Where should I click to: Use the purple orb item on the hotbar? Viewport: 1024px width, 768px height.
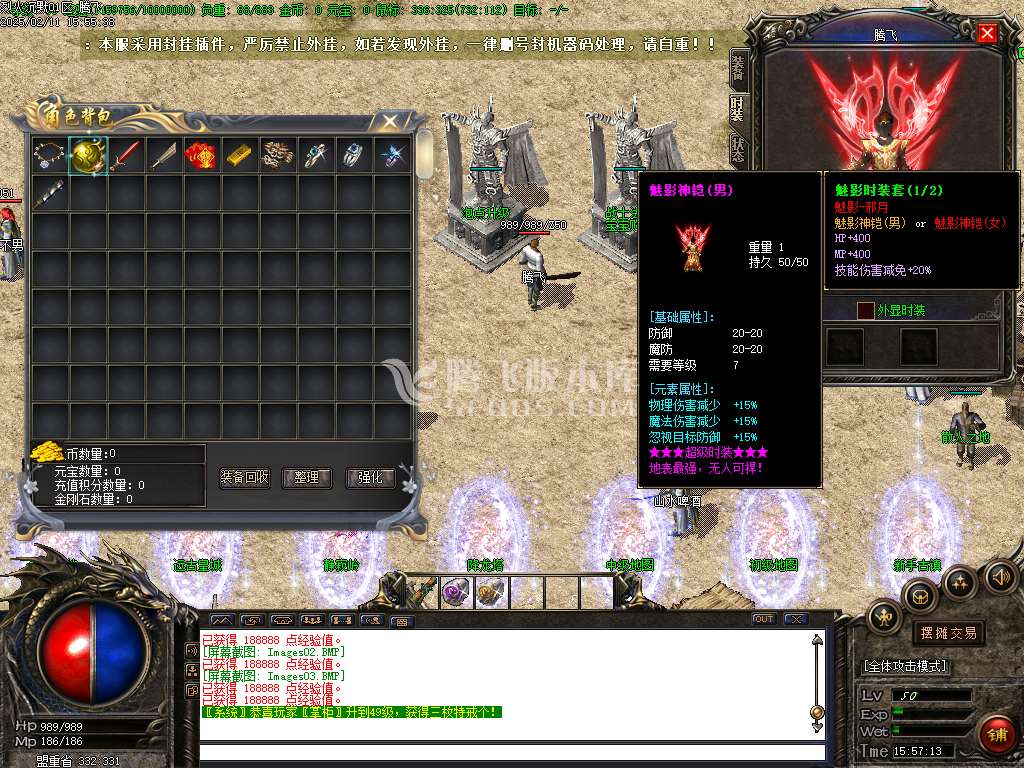click(458, 592)
